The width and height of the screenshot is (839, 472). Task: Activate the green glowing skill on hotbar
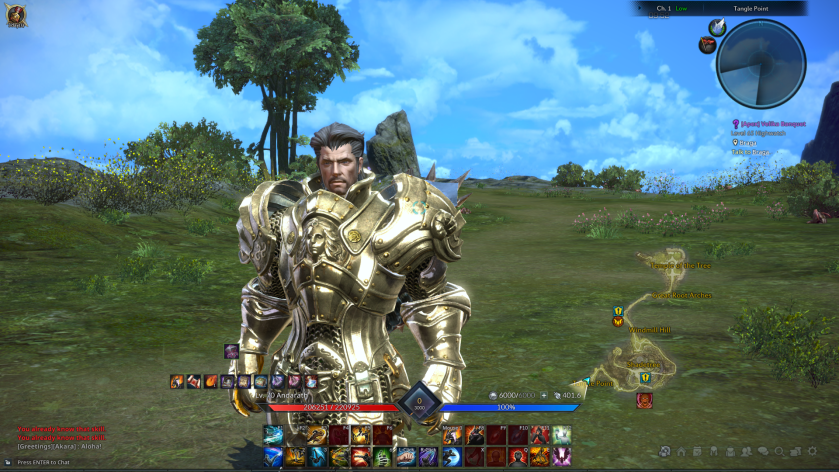[381, 456]
